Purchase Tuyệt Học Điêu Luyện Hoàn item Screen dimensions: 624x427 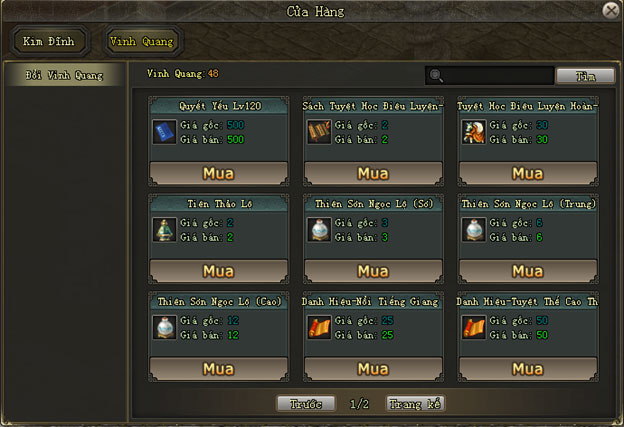527,173
